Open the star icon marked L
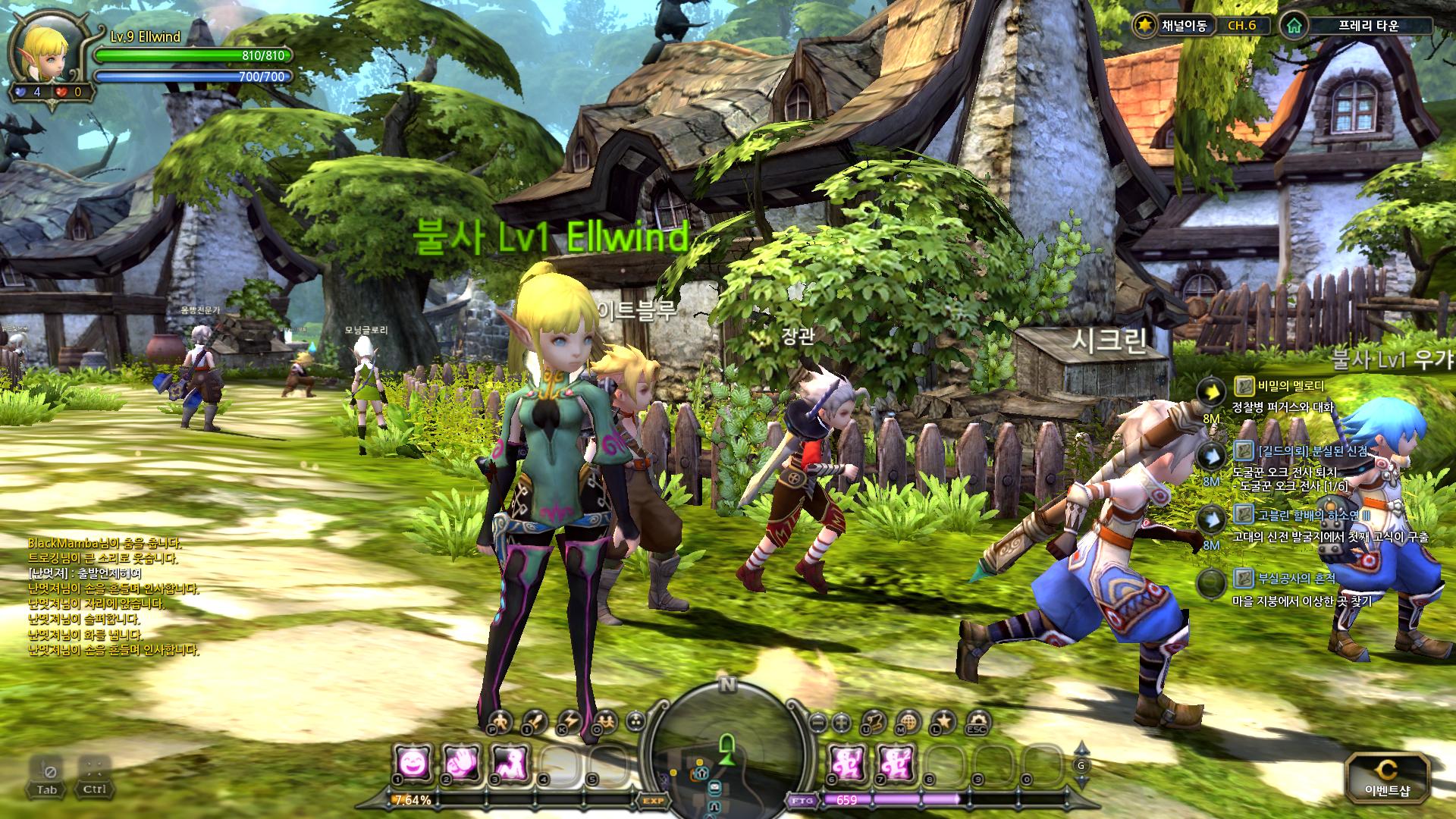Viewport: 1456px width, 819px height. (943, 722)
